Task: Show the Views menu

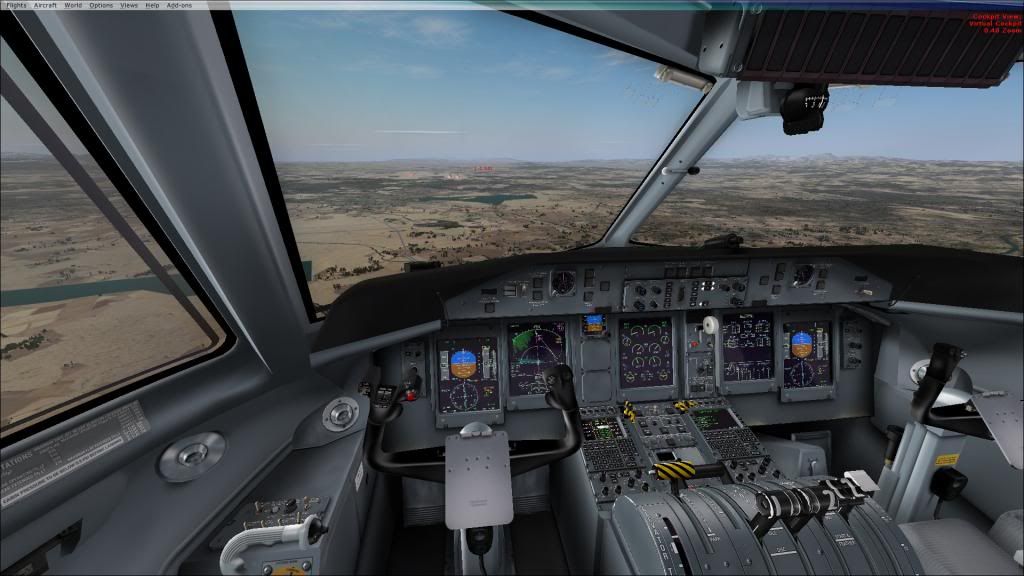Action: pyautogui.click(x=129, y=5)
